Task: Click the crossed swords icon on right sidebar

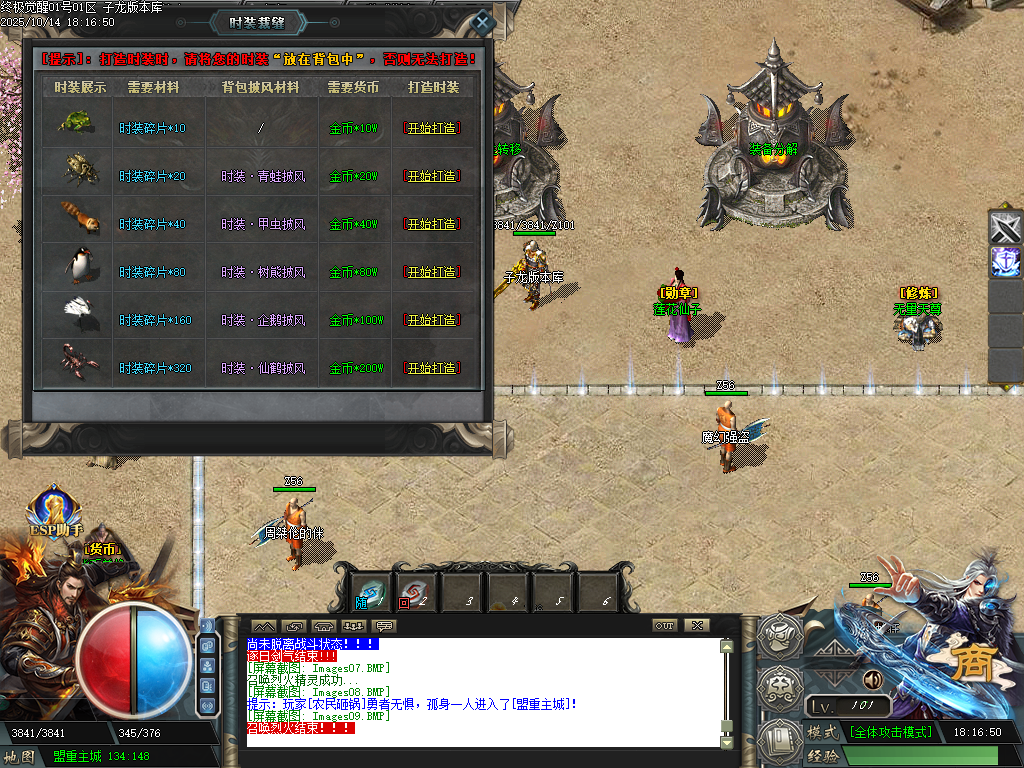Action: tap(1005, 228)
